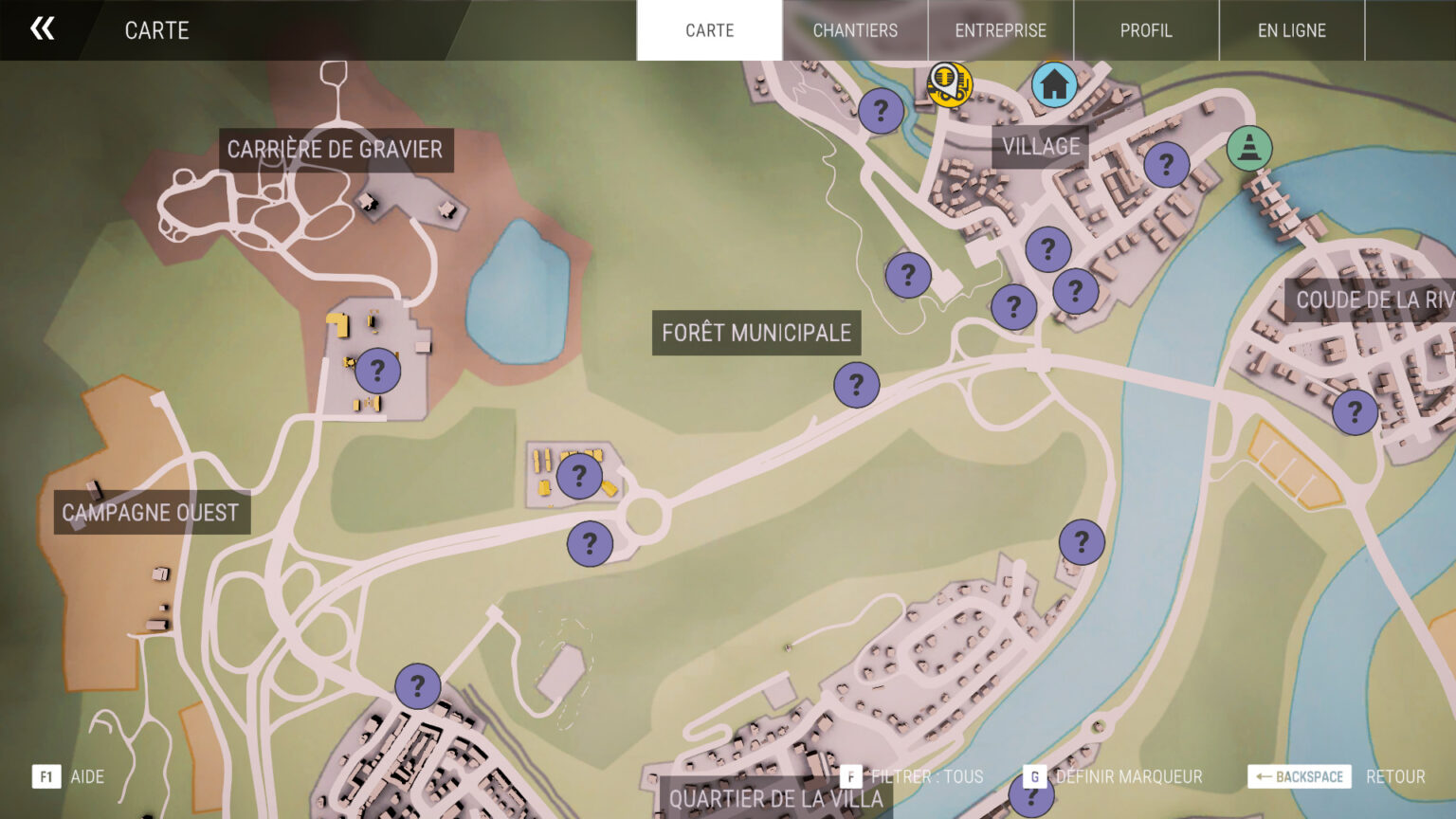The width and height of the screenshot is (1456, 819).
Task: Open the question marker south of the river bend
Action: click(1081, 542)
